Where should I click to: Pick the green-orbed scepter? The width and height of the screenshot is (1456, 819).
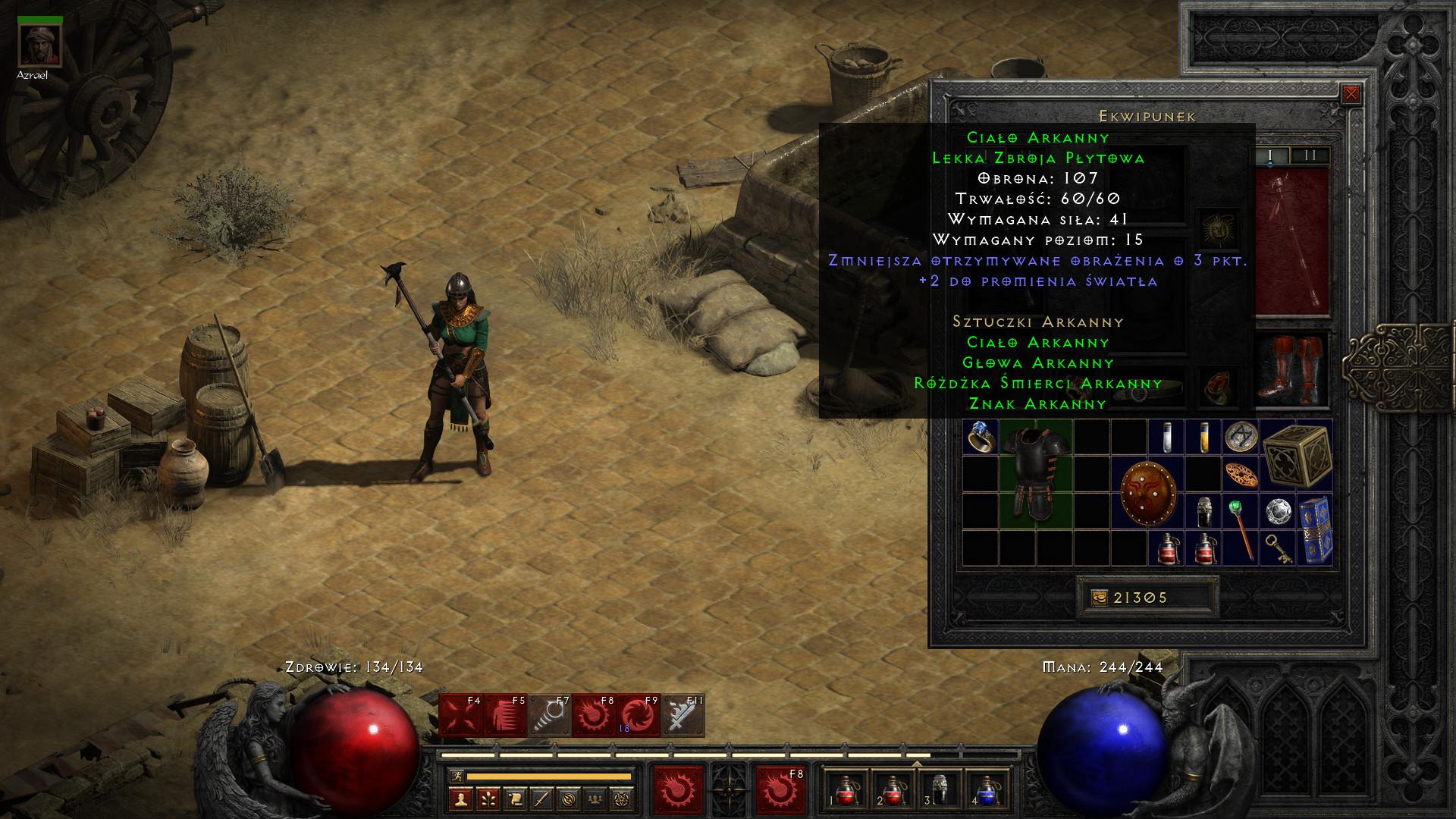pyautogui.click(x=1241, y=529)
